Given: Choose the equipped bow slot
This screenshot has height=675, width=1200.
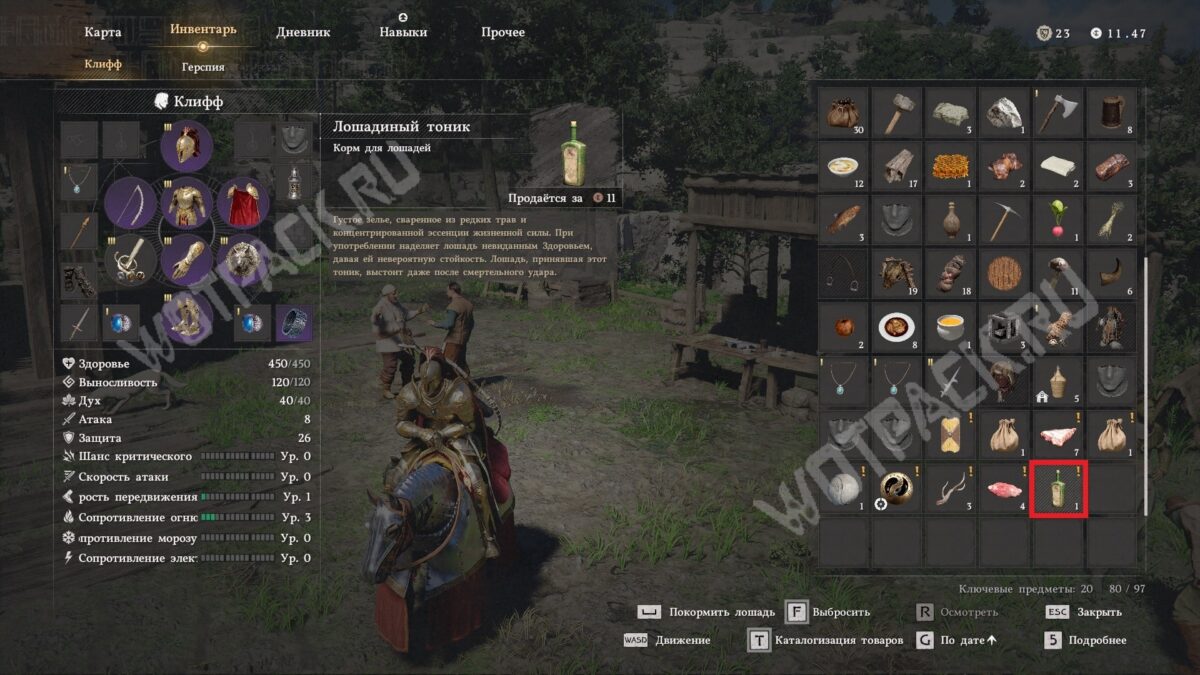Looking at the screenshot, I should [131, 203].
